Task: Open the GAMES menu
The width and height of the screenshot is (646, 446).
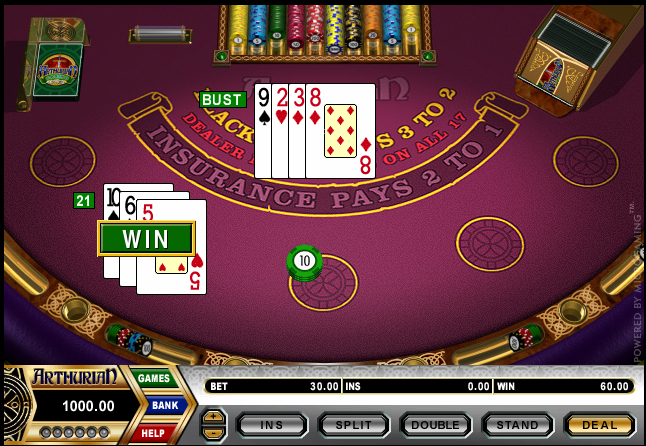Action: tap(155, 378)
